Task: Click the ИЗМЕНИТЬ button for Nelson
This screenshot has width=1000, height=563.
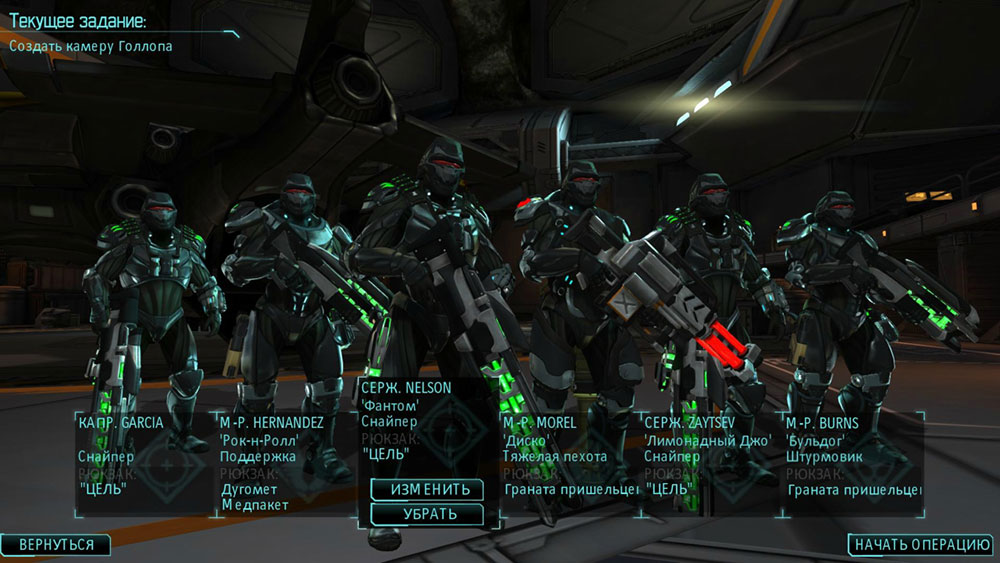Action: [x=427, y=490]
